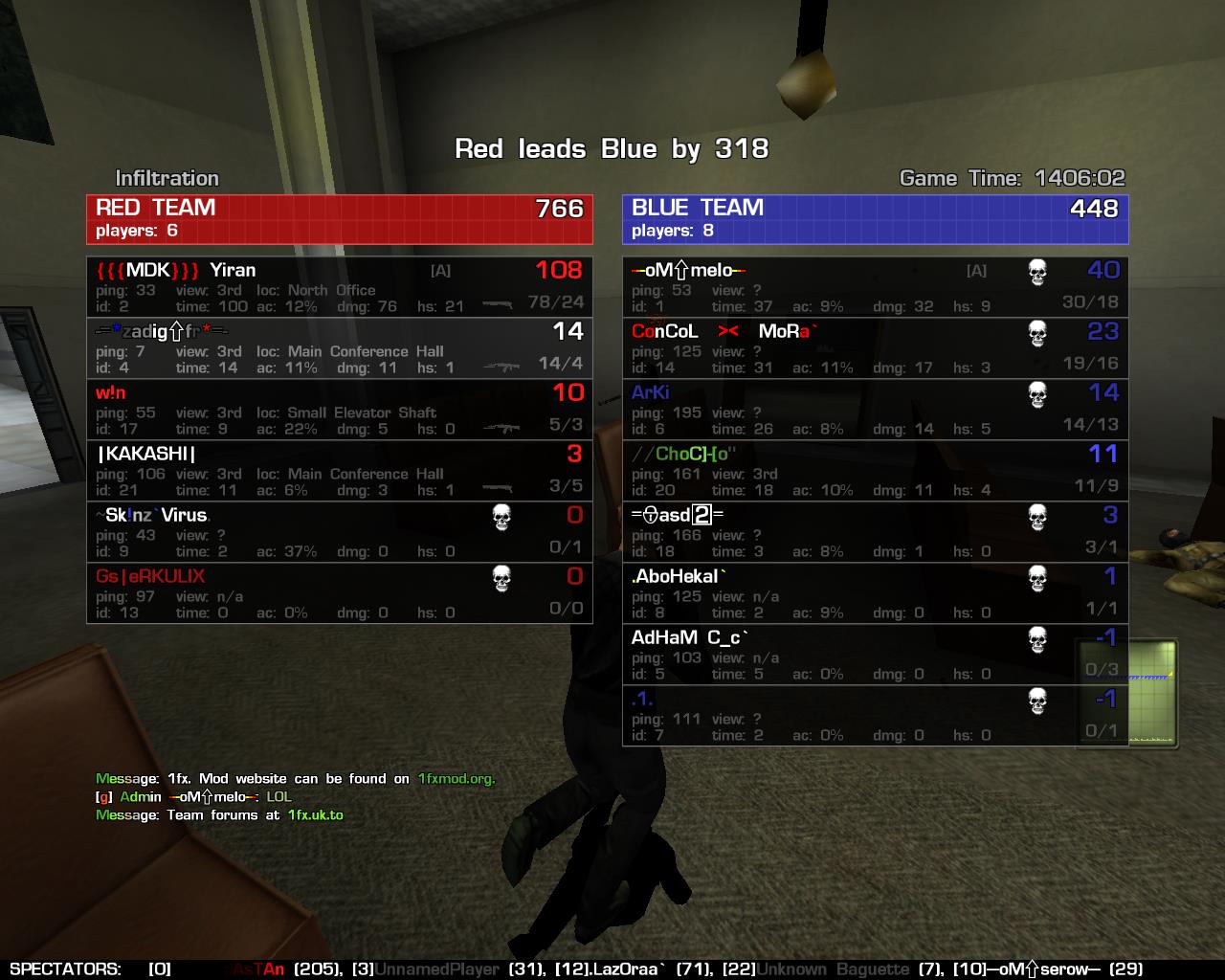The width and height of the screenshot is (1225, 980).
Task: Select the asd2 player row
Action: (875, 532)
